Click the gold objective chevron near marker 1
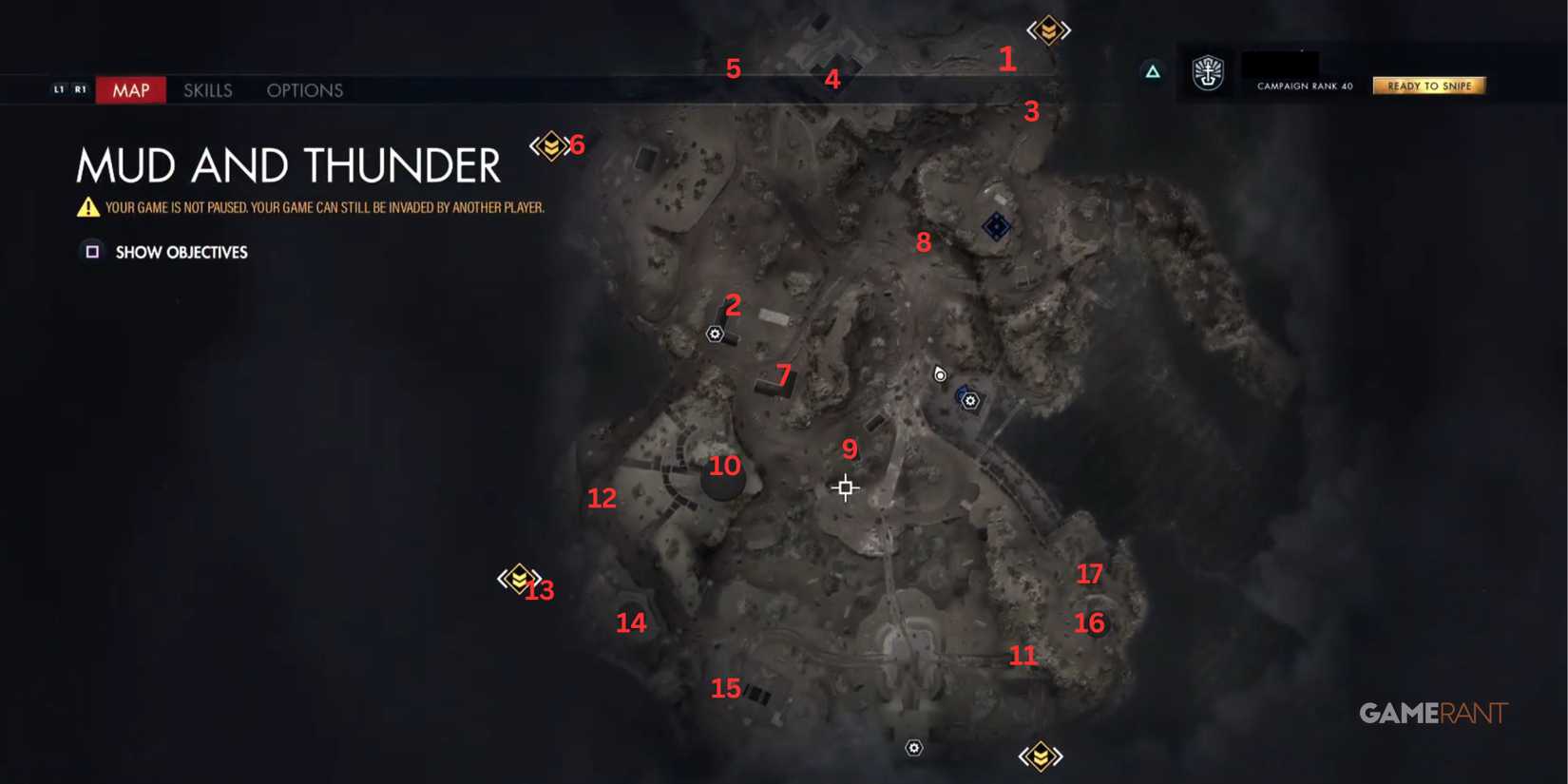 click(1048, 29)
